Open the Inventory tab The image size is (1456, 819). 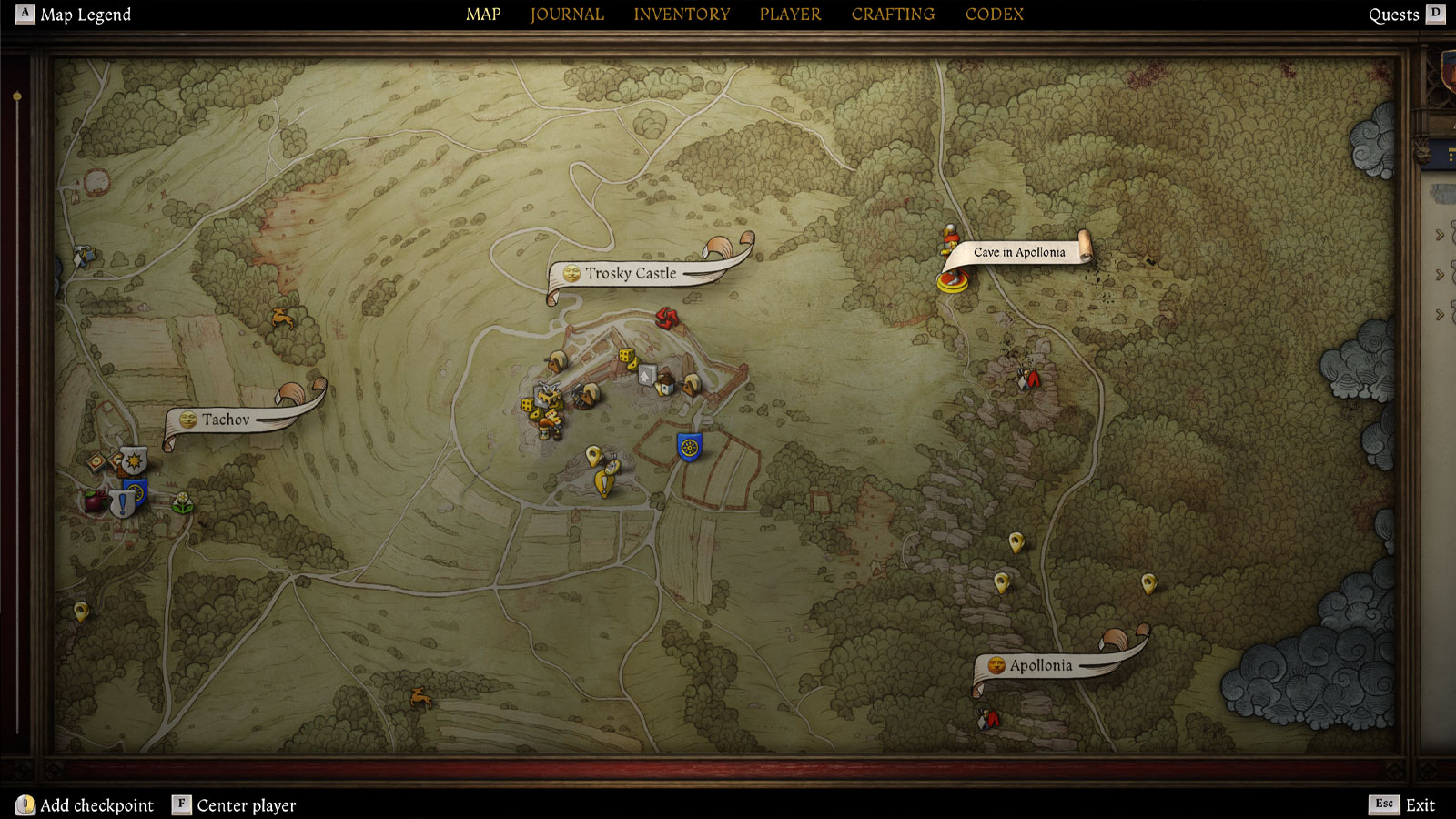[x=682, y=15]
